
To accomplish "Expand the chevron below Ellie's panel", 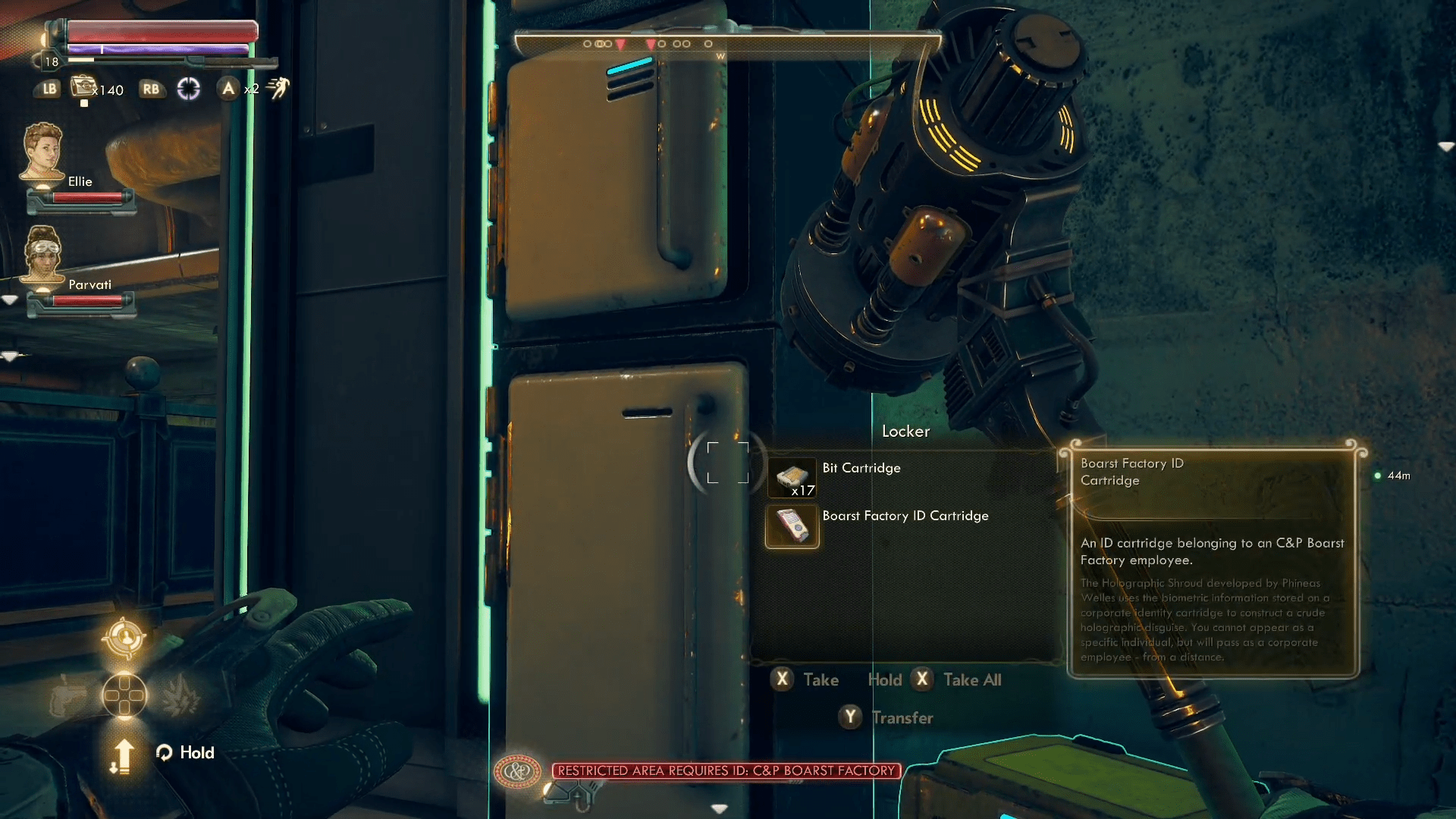I will [11, 300].
